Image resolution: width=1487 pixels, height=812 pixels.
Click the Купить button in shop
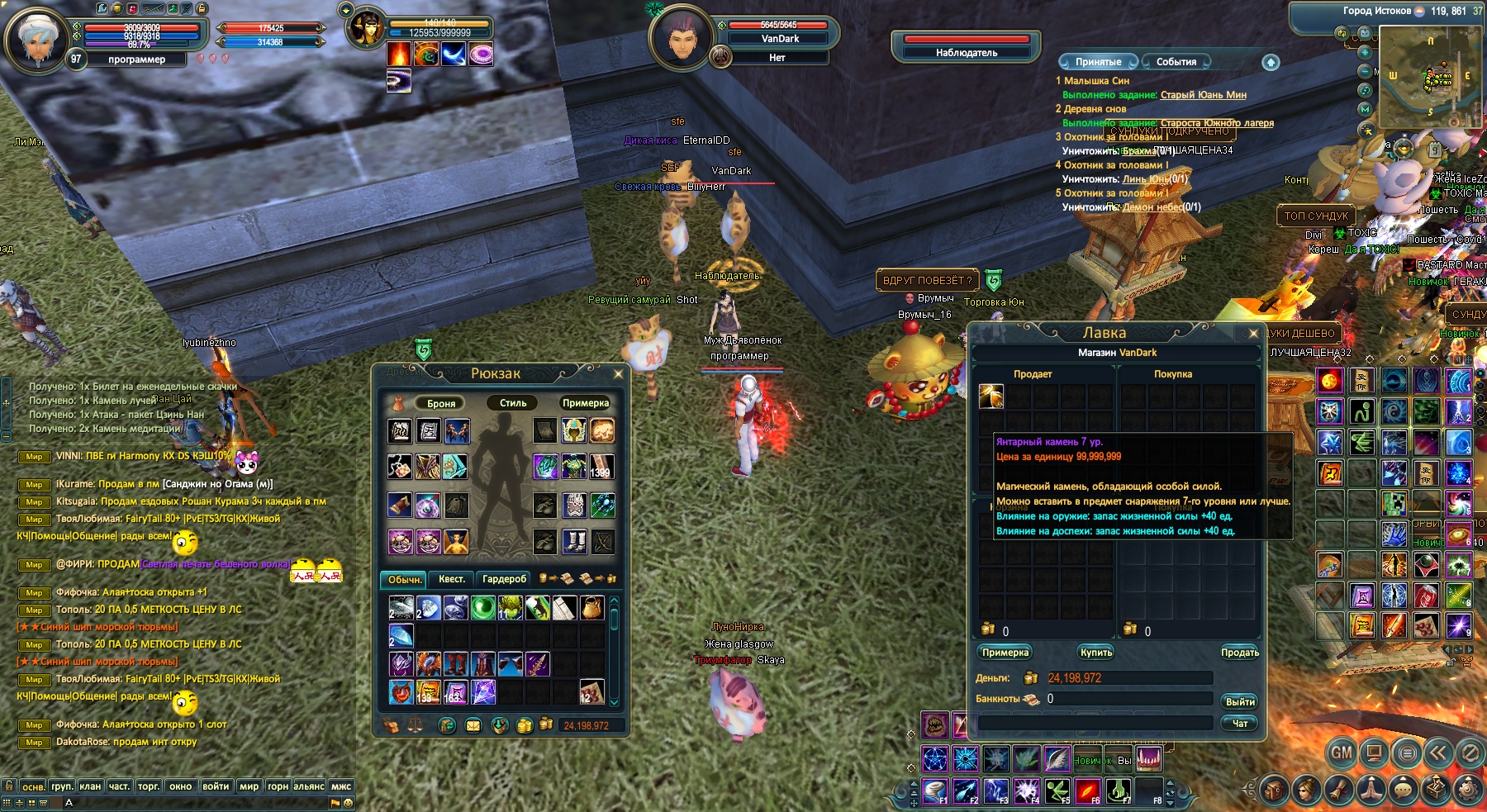[1096, 653]
